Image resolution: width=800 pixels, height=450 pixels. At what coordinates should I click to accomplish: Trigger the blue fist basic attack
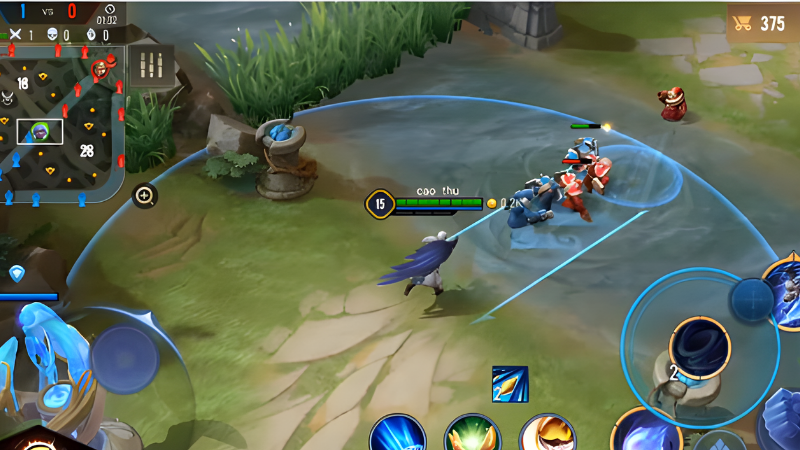coord(780,420)
